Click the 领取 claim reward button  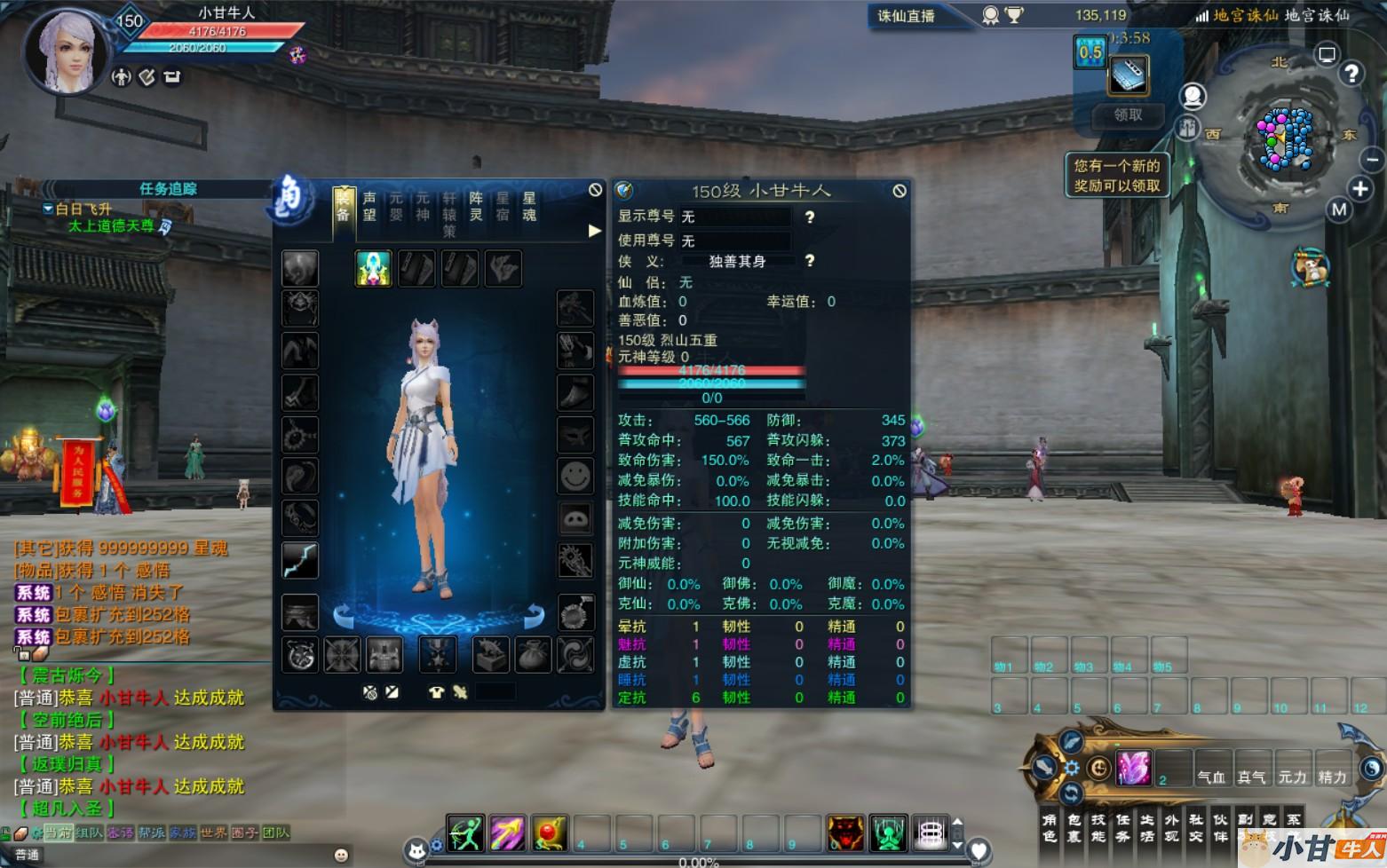(1128, 114)
